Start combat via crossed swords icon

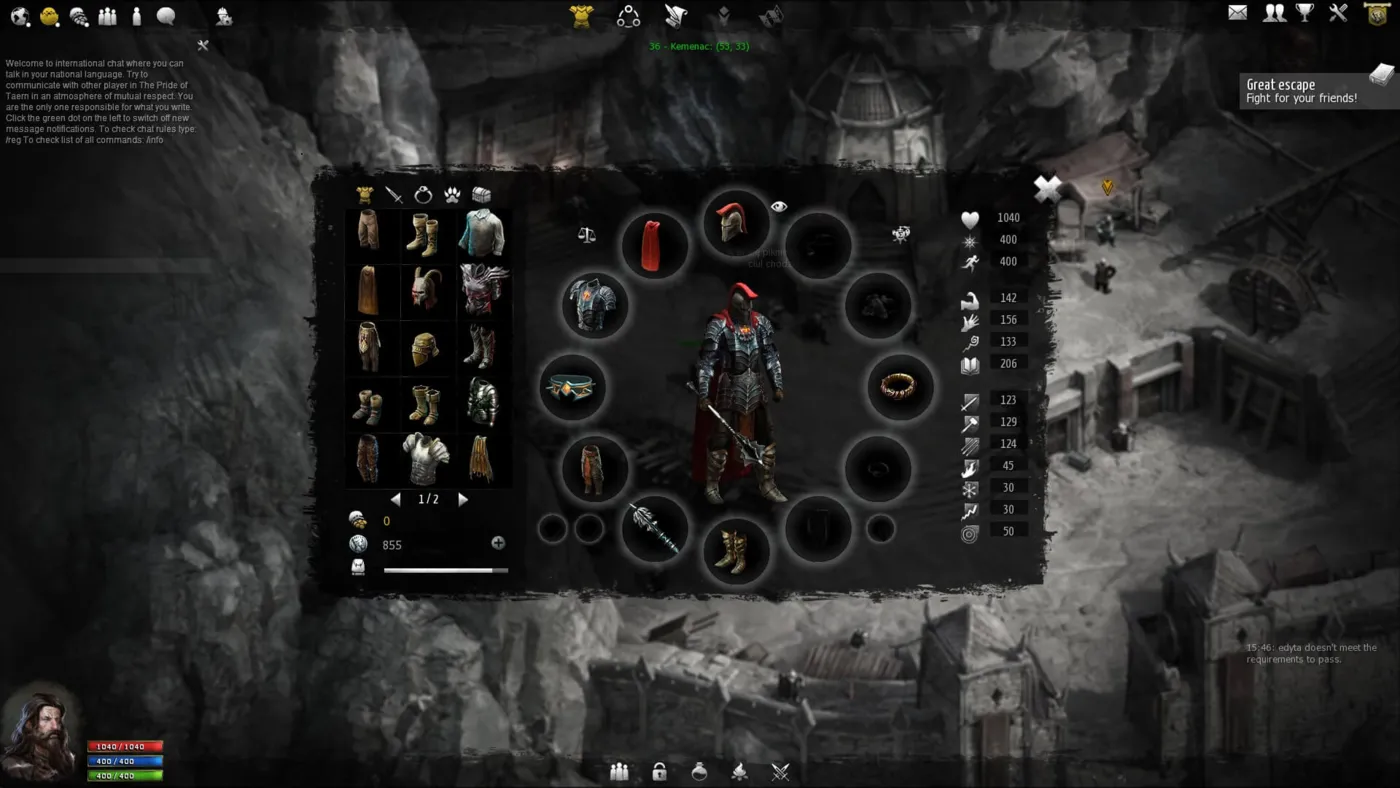click(779, 771)
